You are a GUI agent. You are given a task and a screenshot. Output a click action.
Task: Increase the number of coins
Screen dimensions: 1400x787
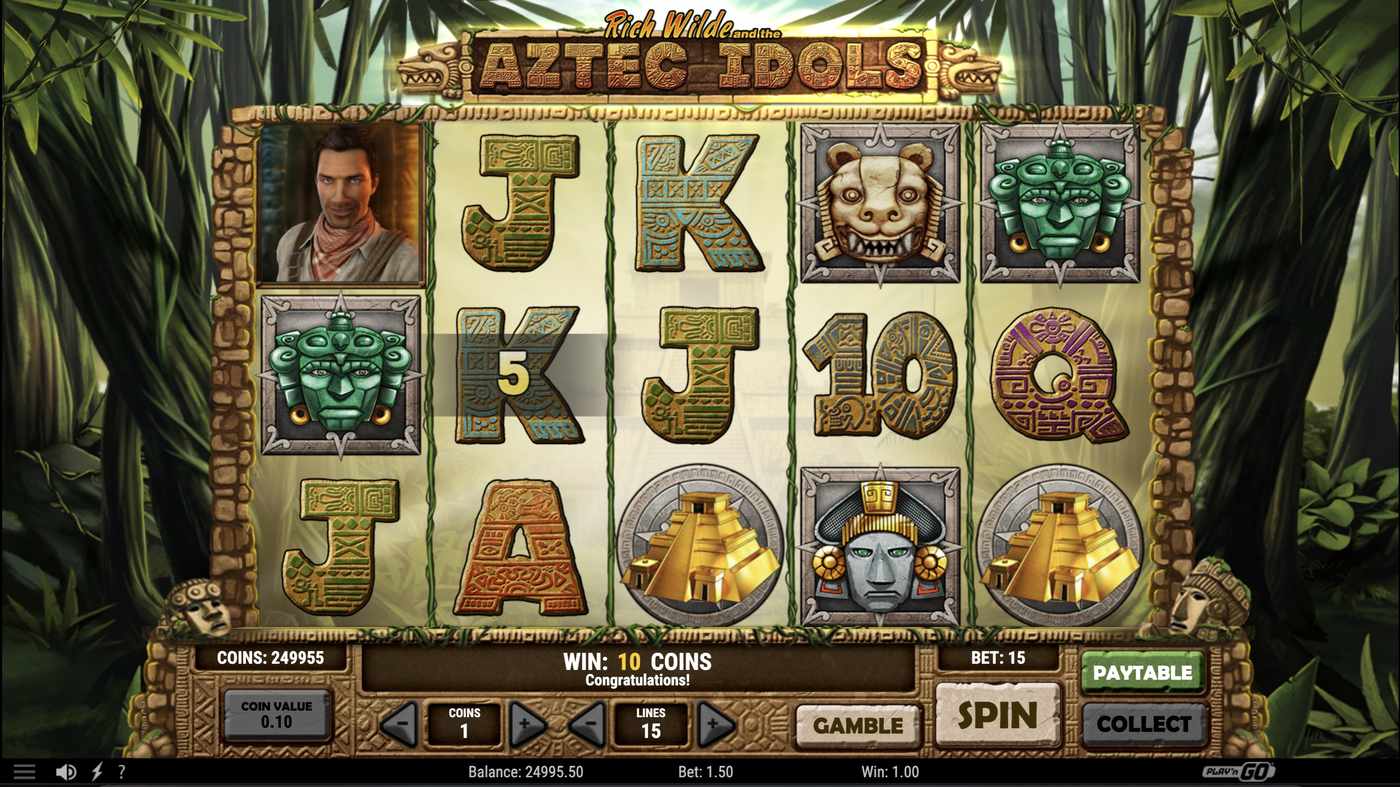[x=527, y=723]
